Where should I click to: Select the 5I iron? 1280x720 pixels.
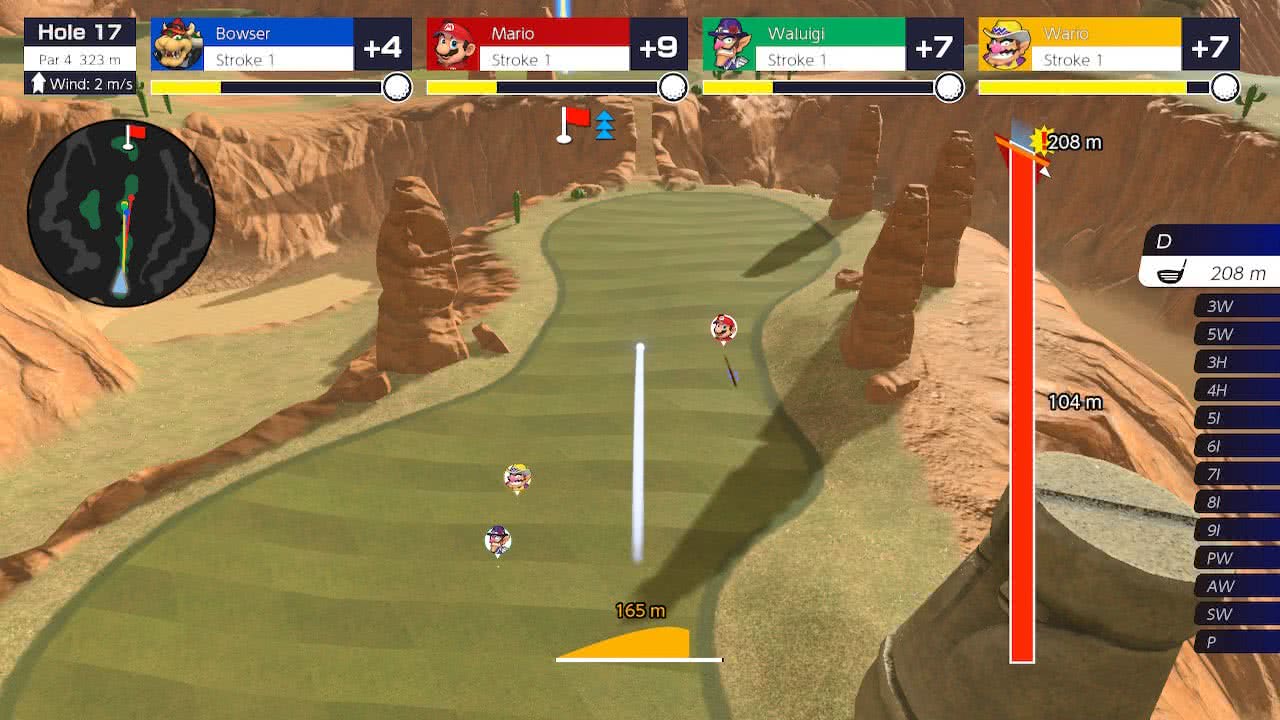(x=1236, y=418)
